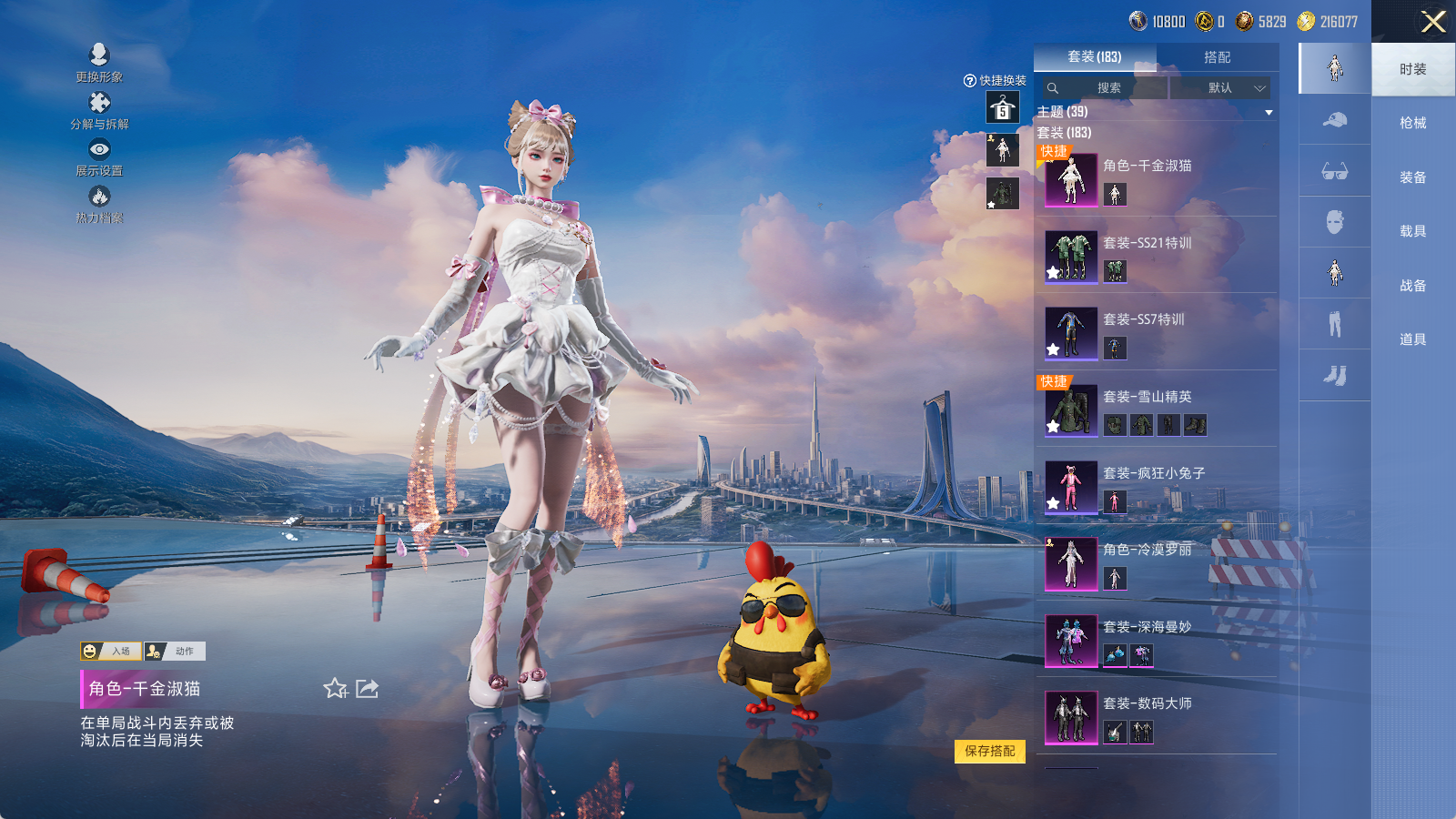
Task: Click the 搜索 search field
Action: point(1104,88)
